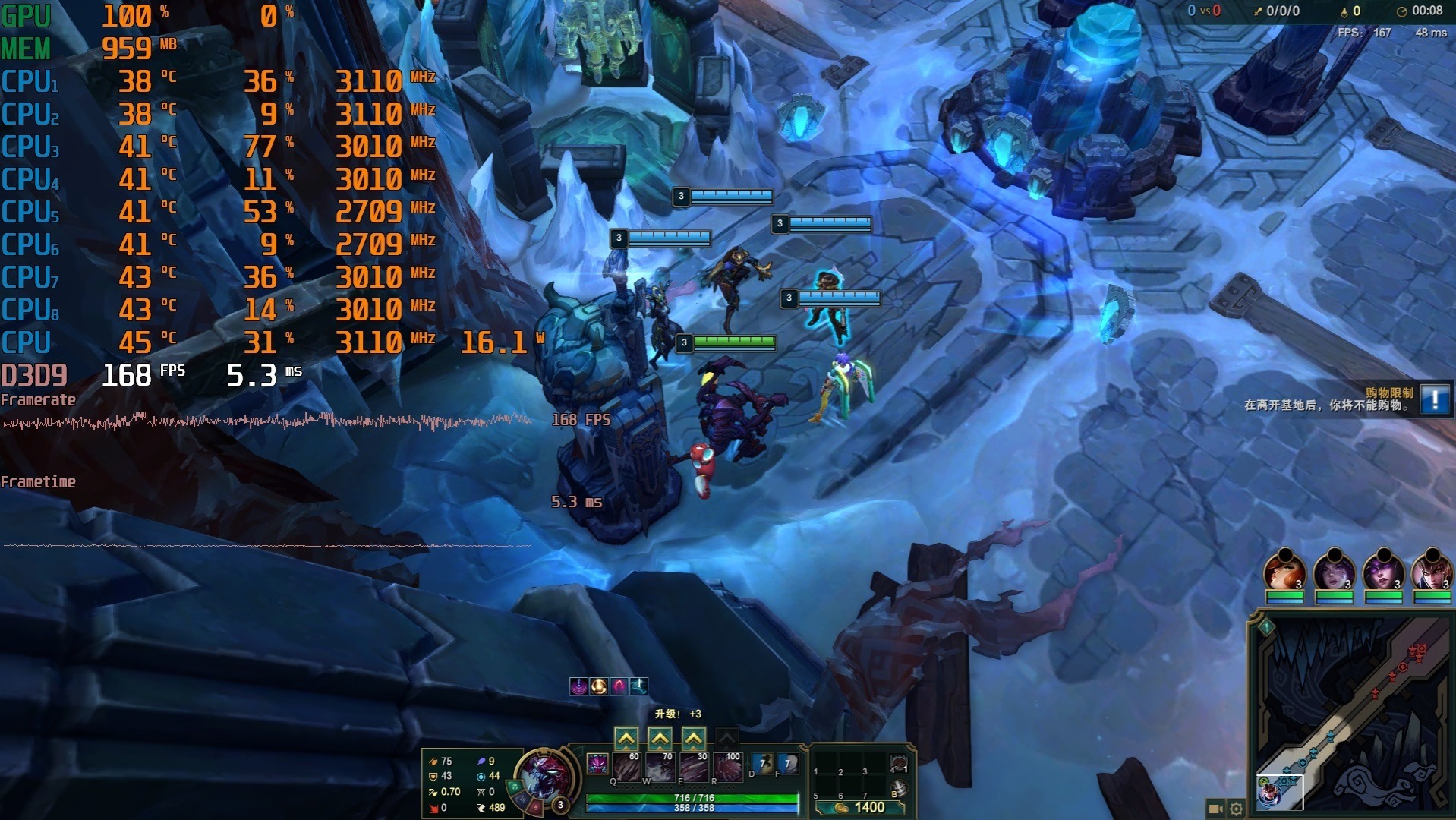Open the shop via the 1400 gold button
This screenshot has width=1456, height=820.
(861, 807)
